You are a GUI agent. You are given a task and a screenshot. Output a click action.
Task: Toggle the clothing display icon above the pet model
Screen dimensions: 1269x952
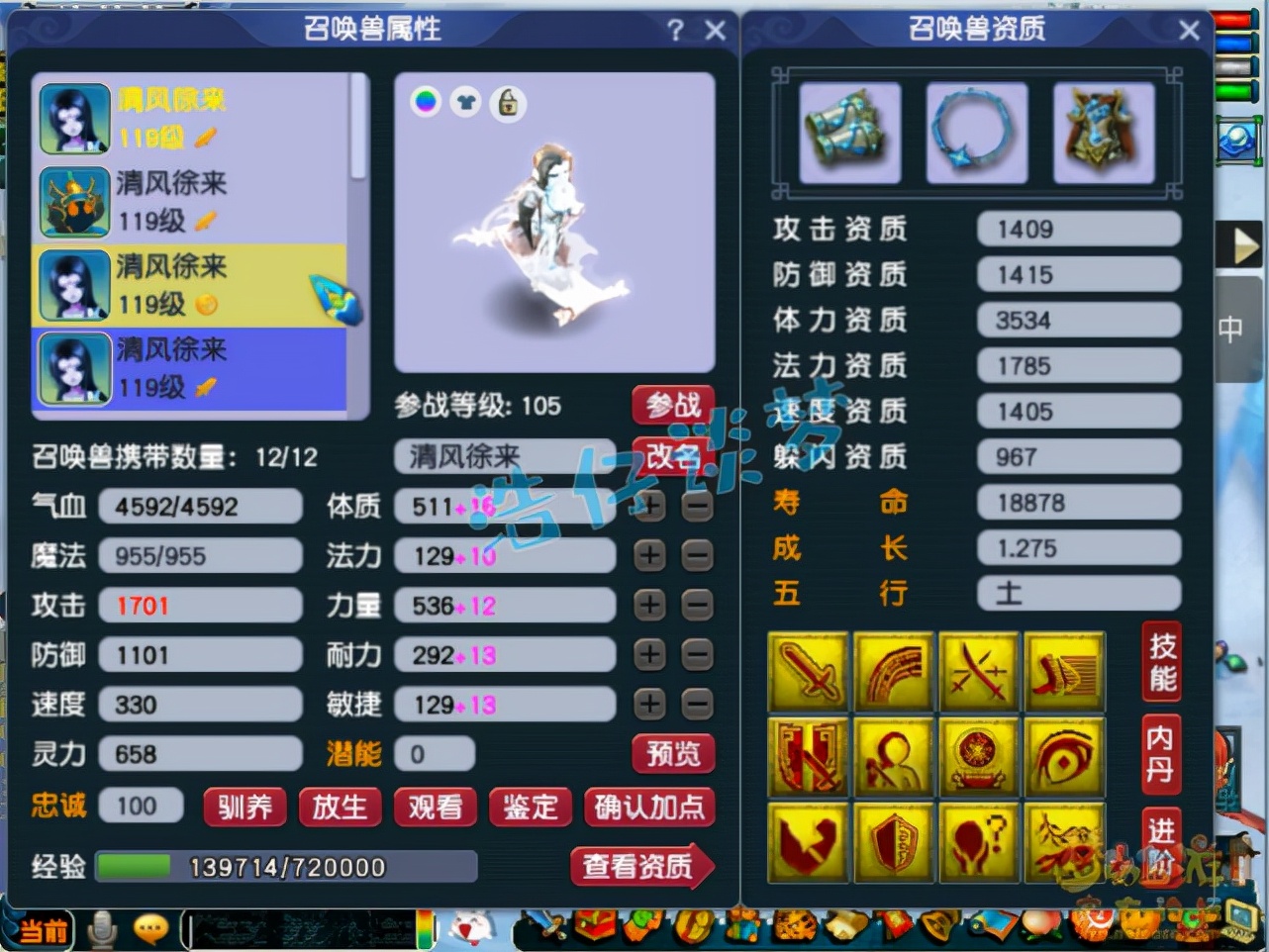coord(466,103)
